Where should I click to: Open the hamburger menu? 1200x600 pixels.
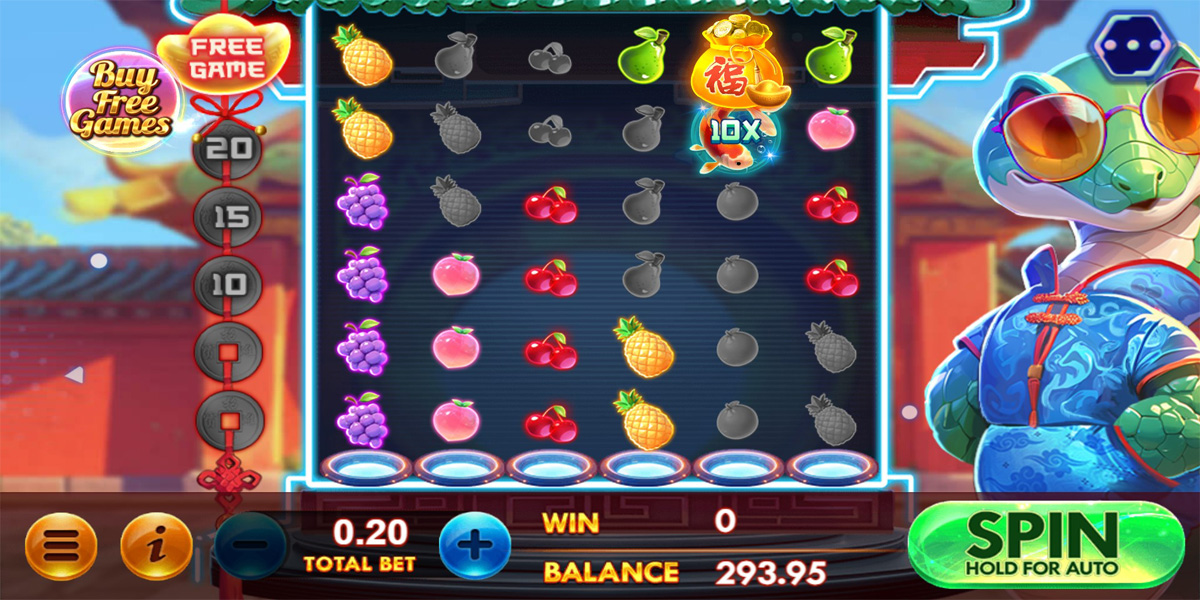[x=61, y=546]
